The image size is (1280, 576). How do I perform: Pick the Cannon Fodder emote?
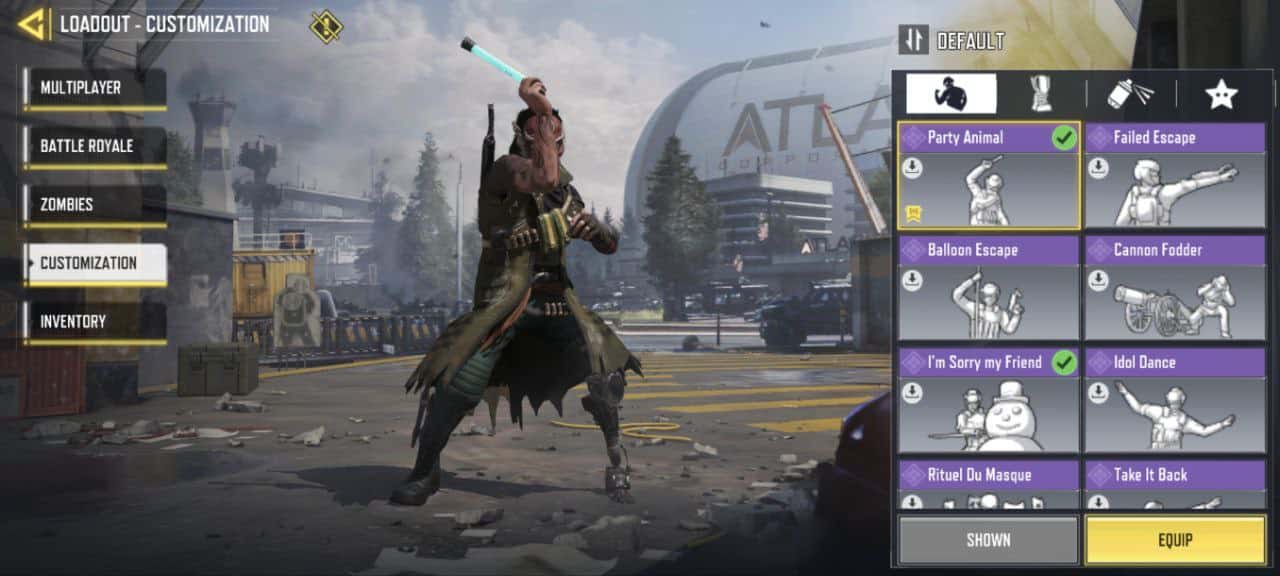point(1175,288)
